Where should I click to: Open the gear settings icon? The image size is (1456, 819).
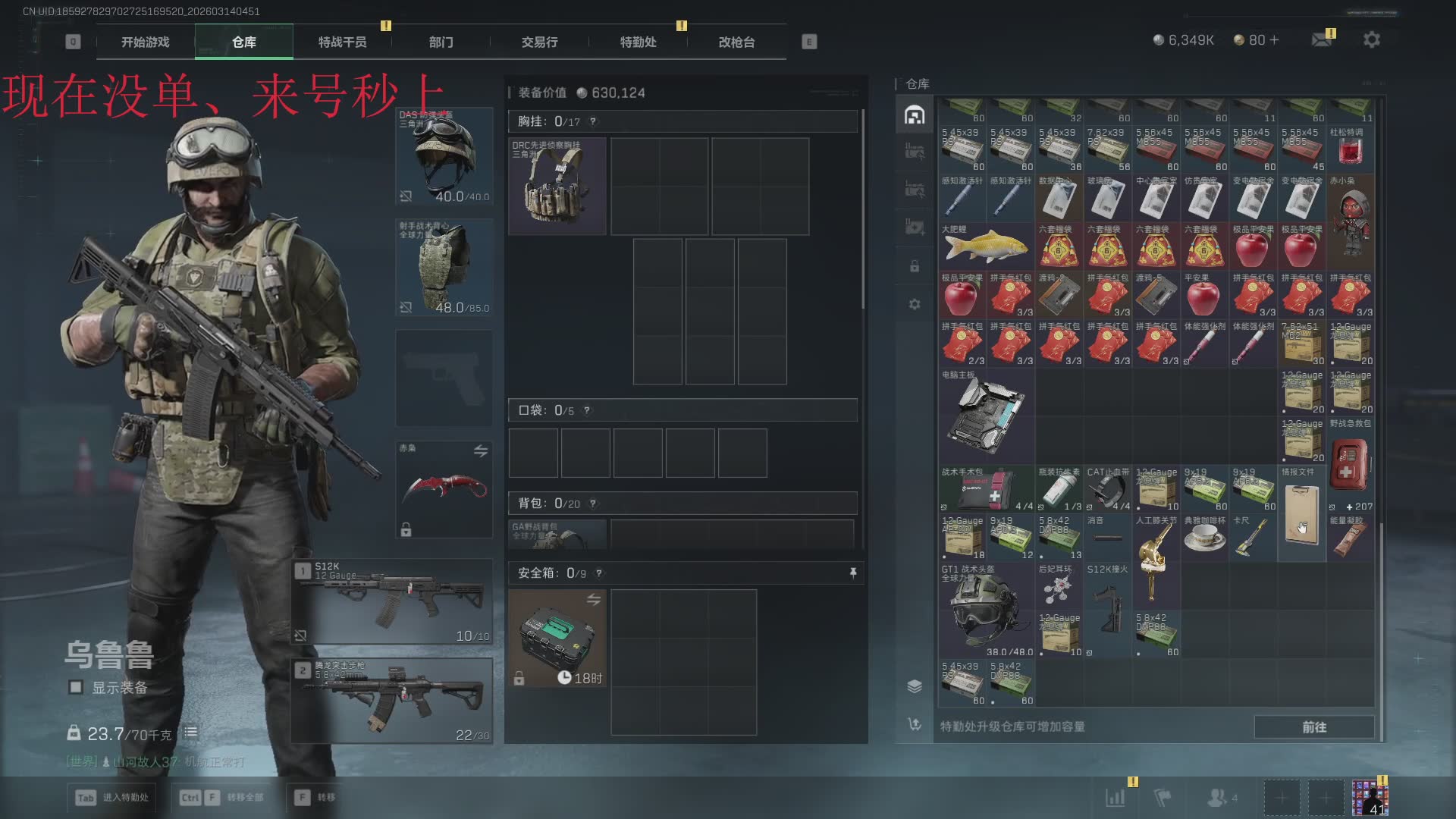tap(1371, 40)
